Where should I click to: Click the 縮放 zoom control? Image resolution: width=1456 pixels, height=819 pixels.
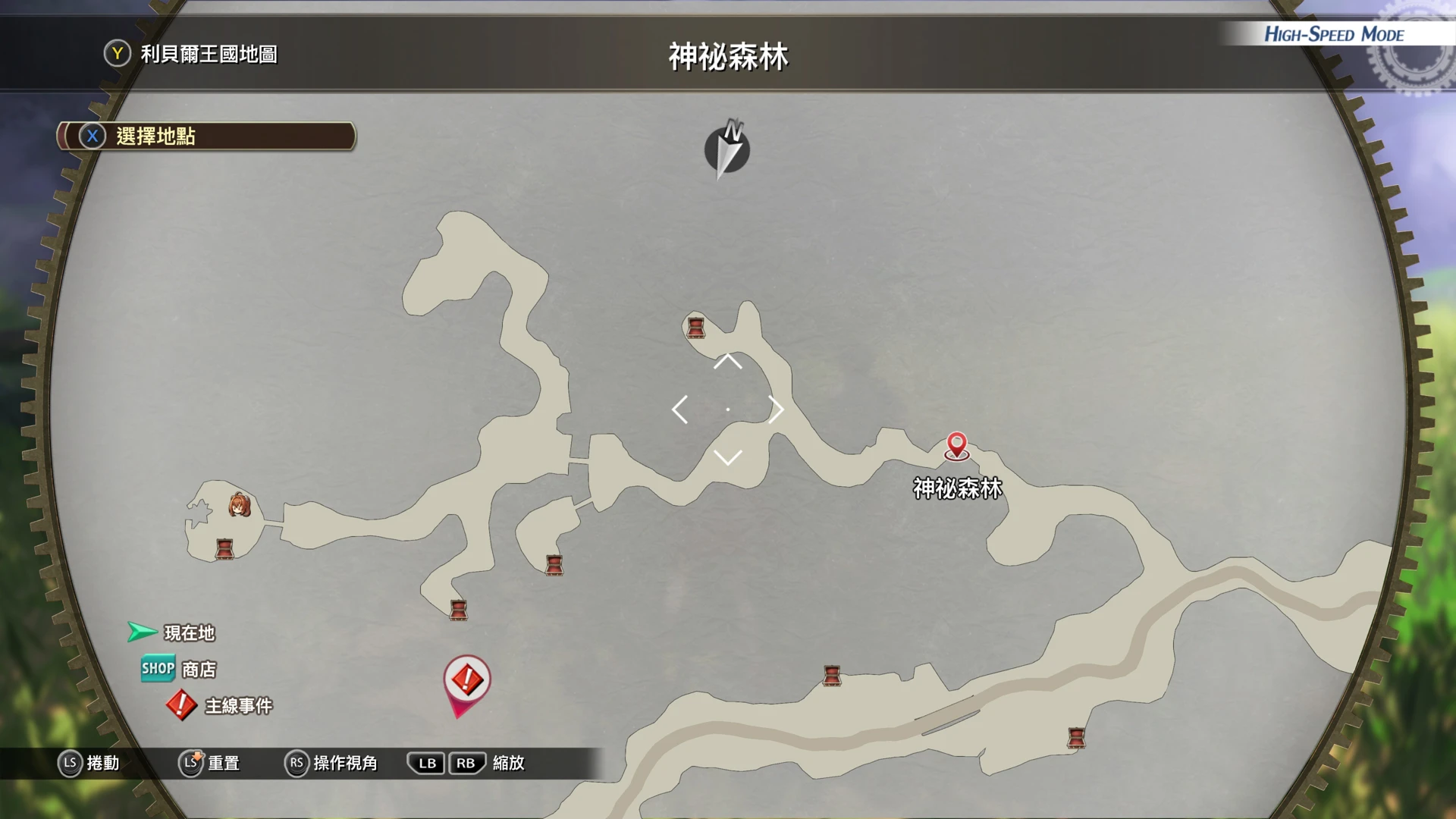coord(466,763)
